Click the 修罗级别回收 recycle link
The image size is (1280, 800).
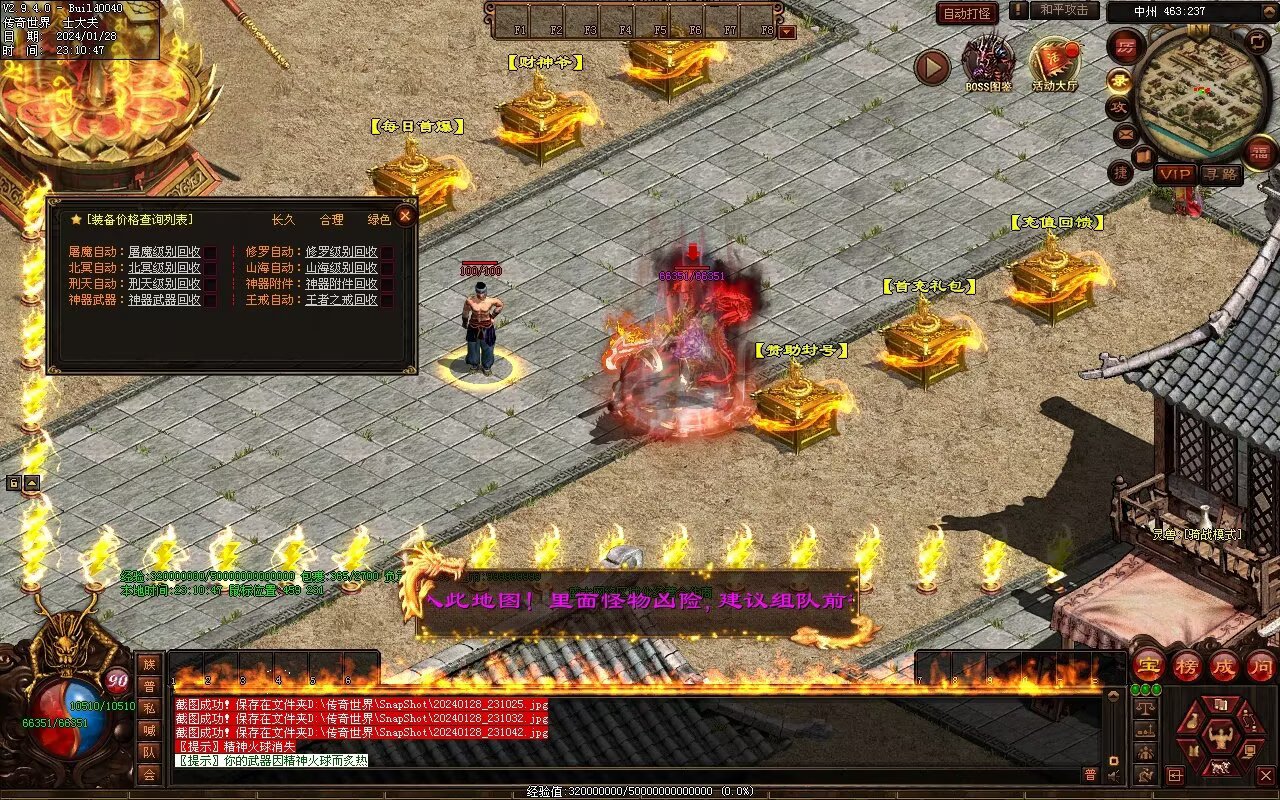click(341, 252)
